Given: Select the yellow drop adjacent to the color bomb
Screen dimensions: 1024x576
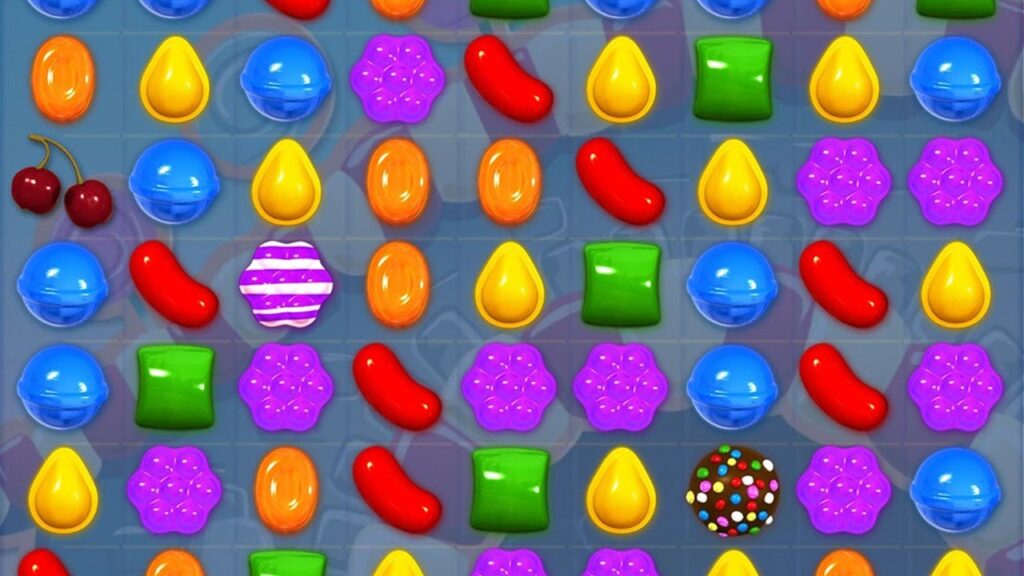Looking at the screenshot, I should coord(621,490).
